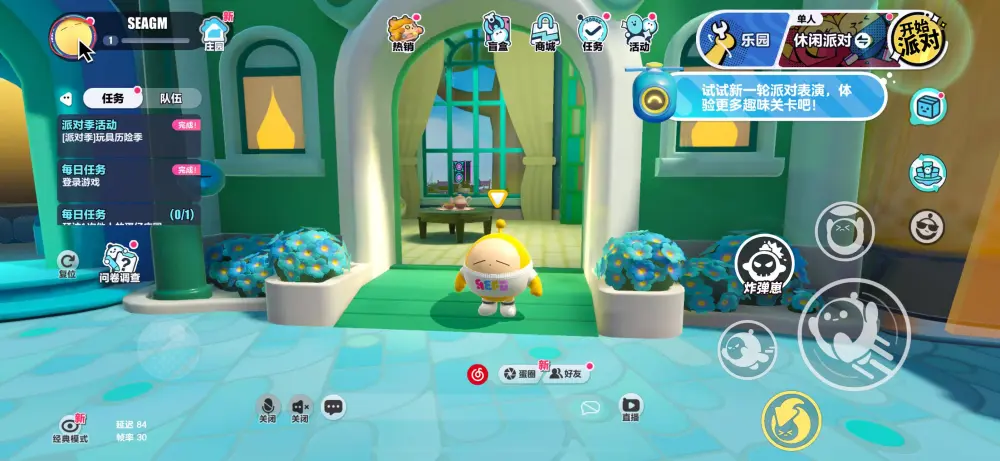Open the chat speech bubble

click(x=333, y=406)
